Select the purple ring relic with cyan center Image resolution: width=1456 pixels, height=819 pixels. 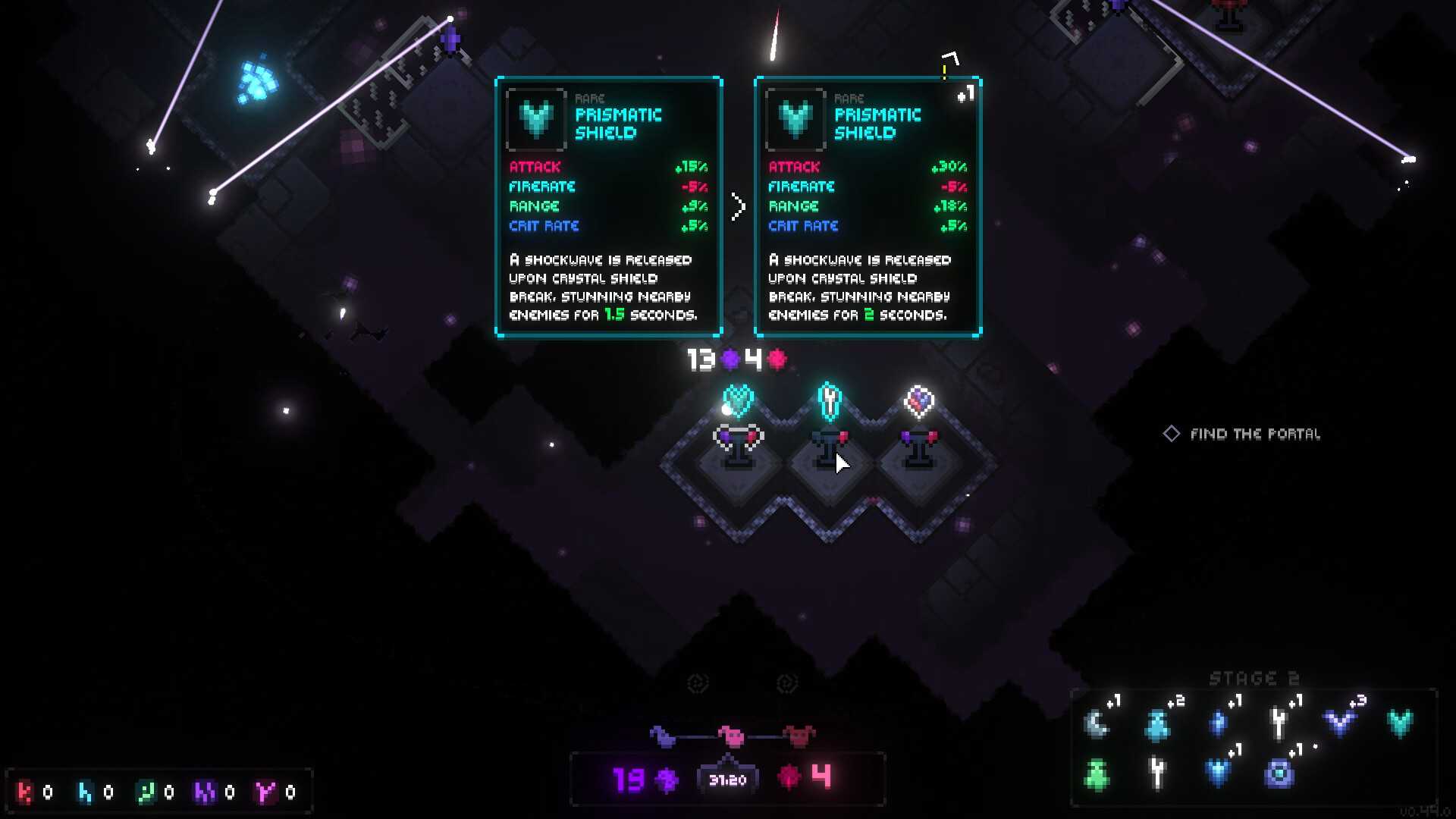pyautogui.click(x=1279, y=774)
